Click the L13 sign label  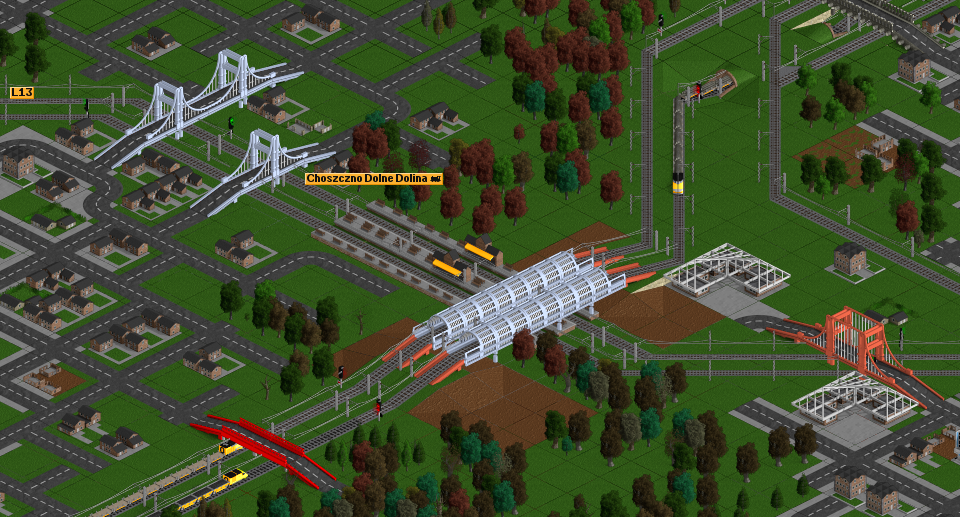22,93
